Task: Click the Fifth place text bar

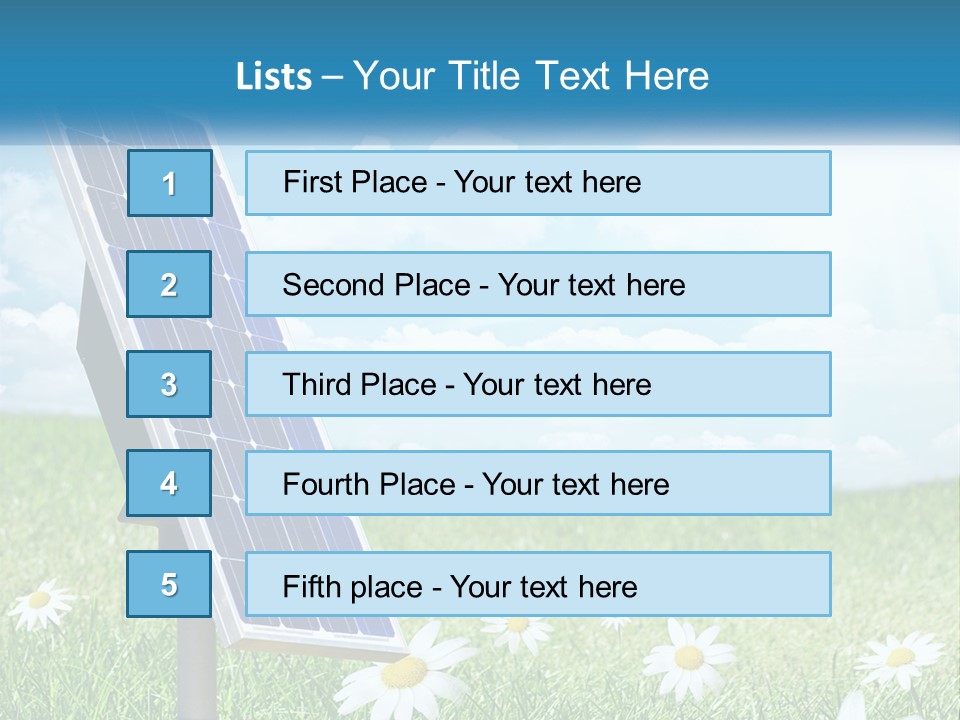Action: (x=538, y=584)
